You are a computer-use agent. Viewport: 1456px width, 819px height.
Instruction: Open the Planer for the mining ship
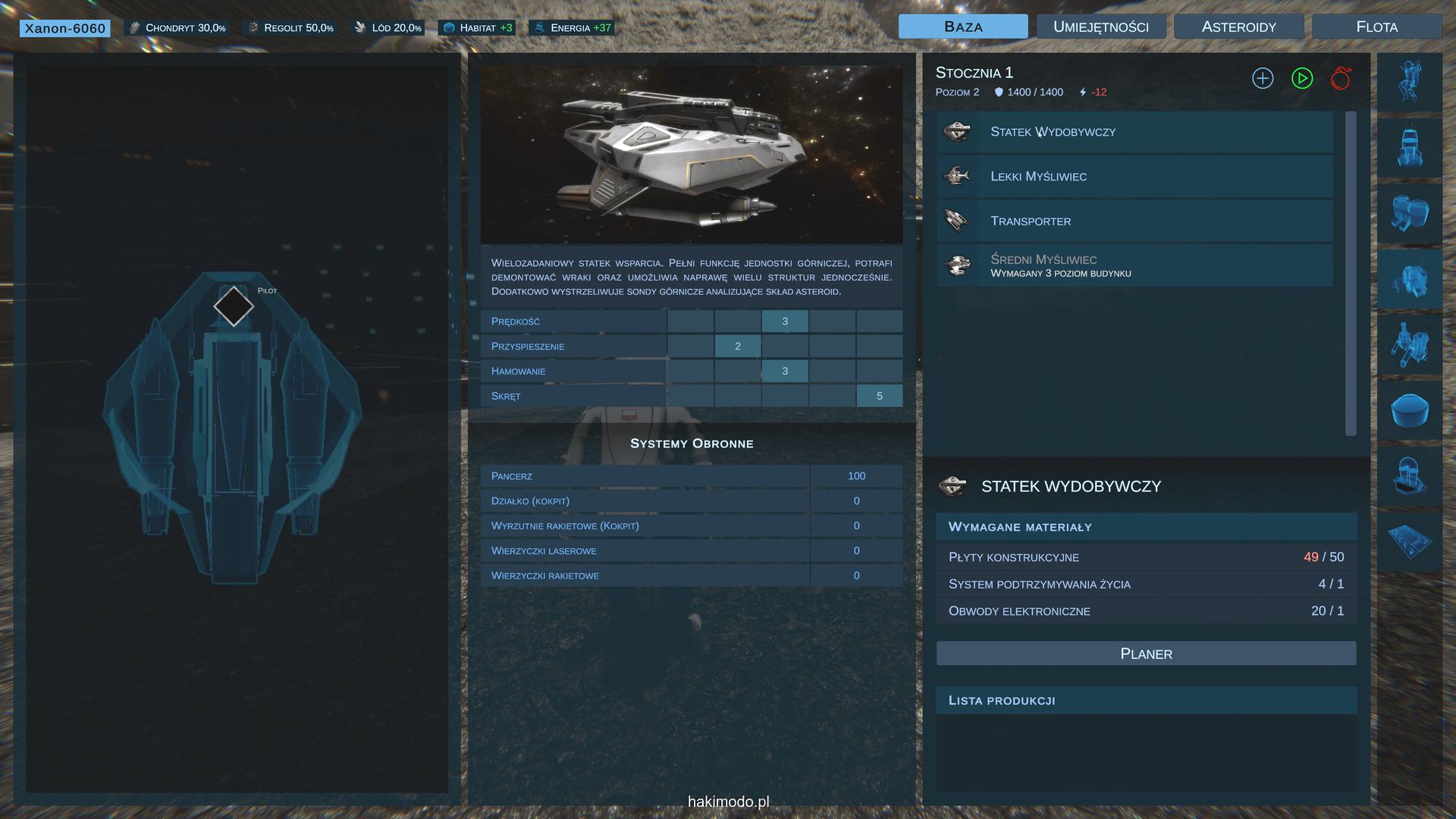point(1146,654)
